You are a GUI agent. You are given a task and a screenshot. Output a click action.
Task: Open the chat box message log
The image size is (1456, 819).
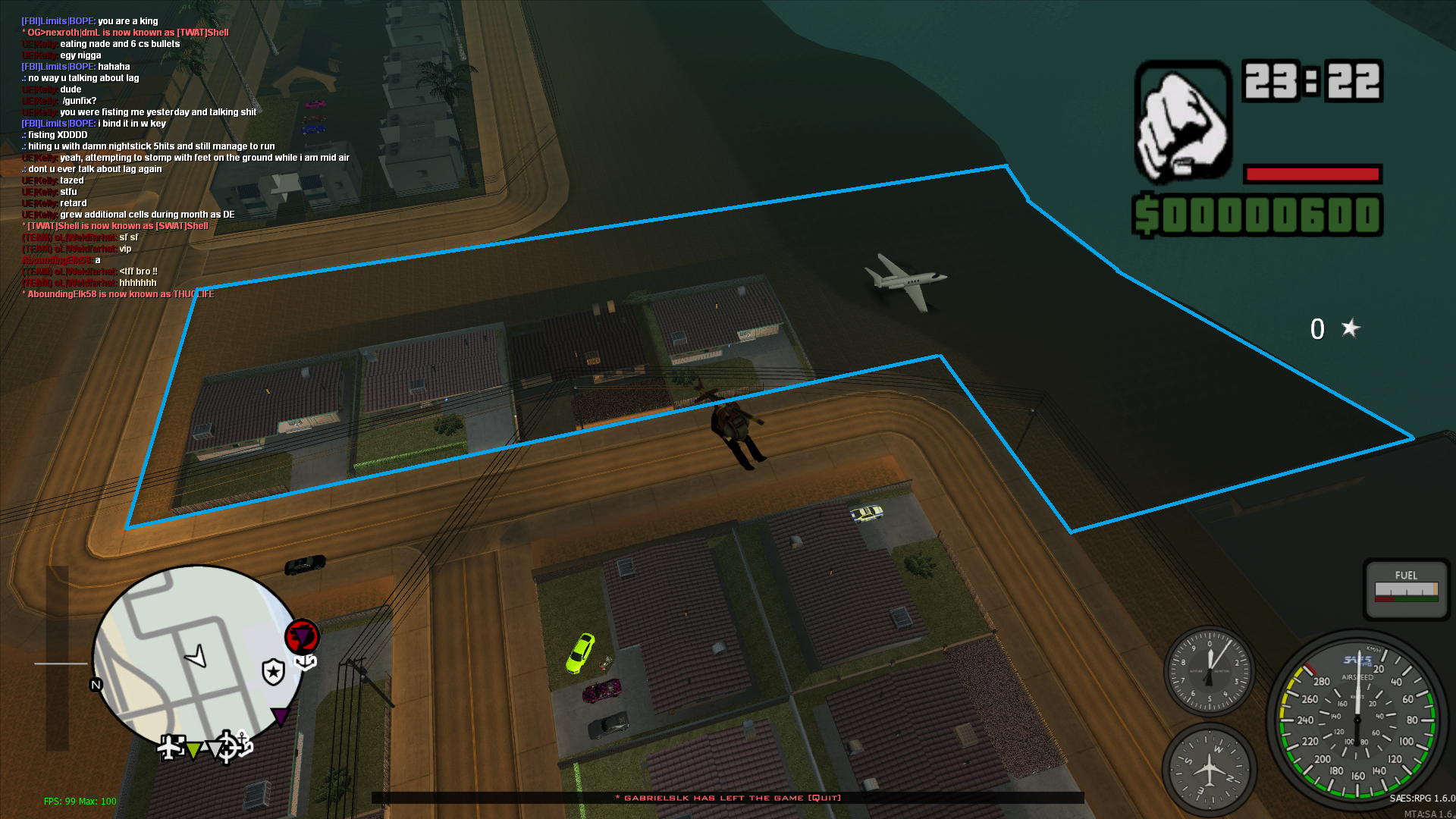click(186, 158)
